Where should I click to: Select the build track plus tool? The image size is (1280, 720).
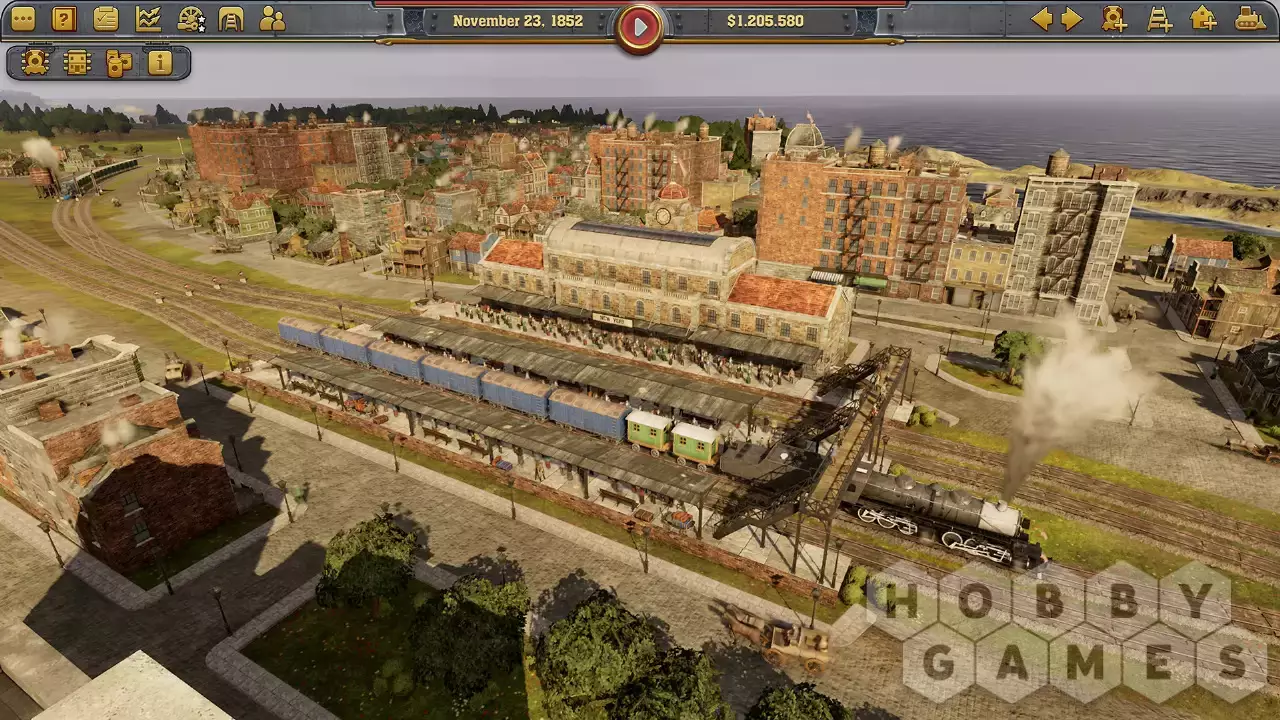(x=1160, y=19)
